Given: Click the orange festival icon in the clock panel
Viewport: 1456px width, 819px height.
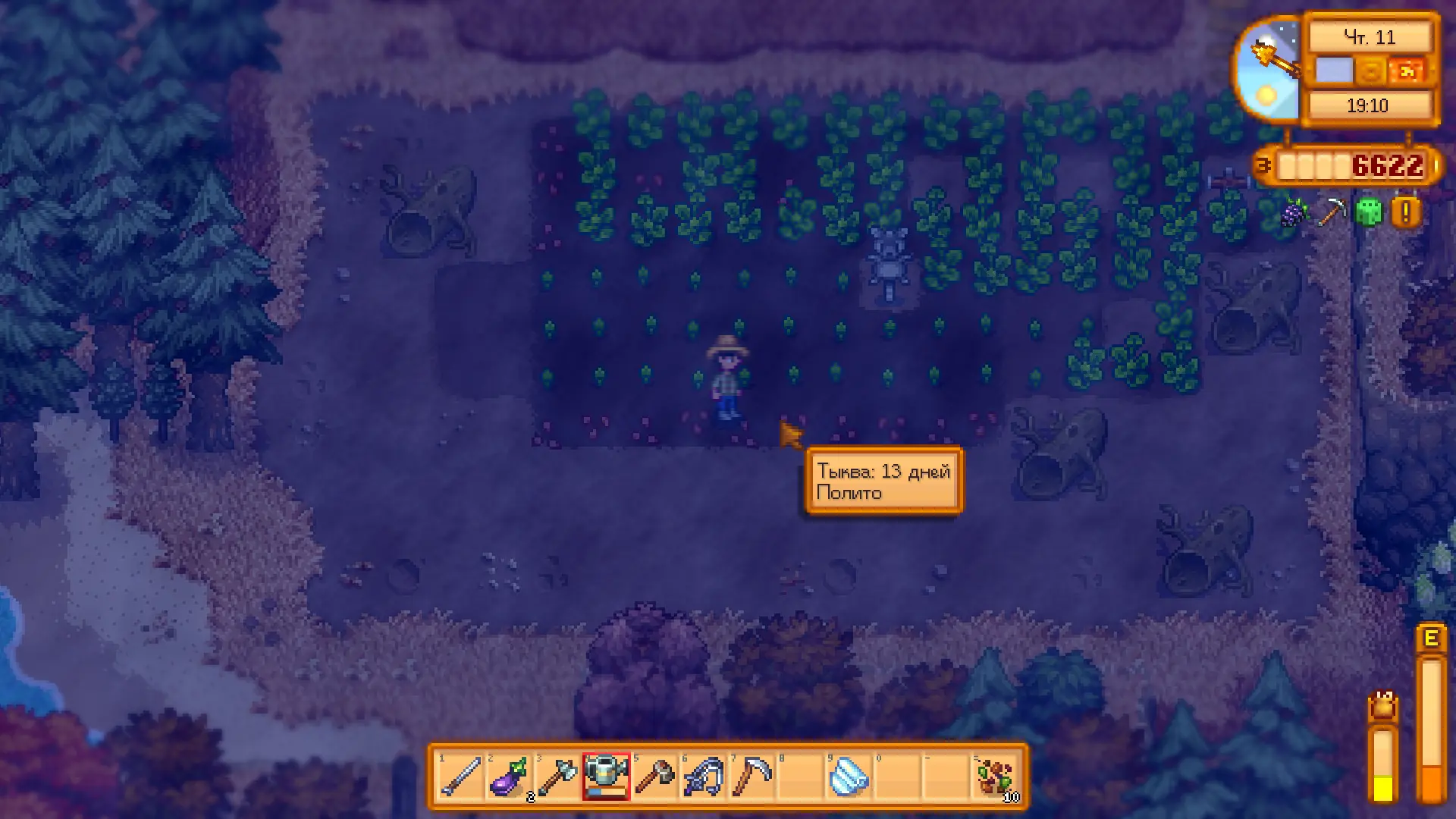Looking at the screenshot, I should pyautogui.click(x=1407, y=71).
